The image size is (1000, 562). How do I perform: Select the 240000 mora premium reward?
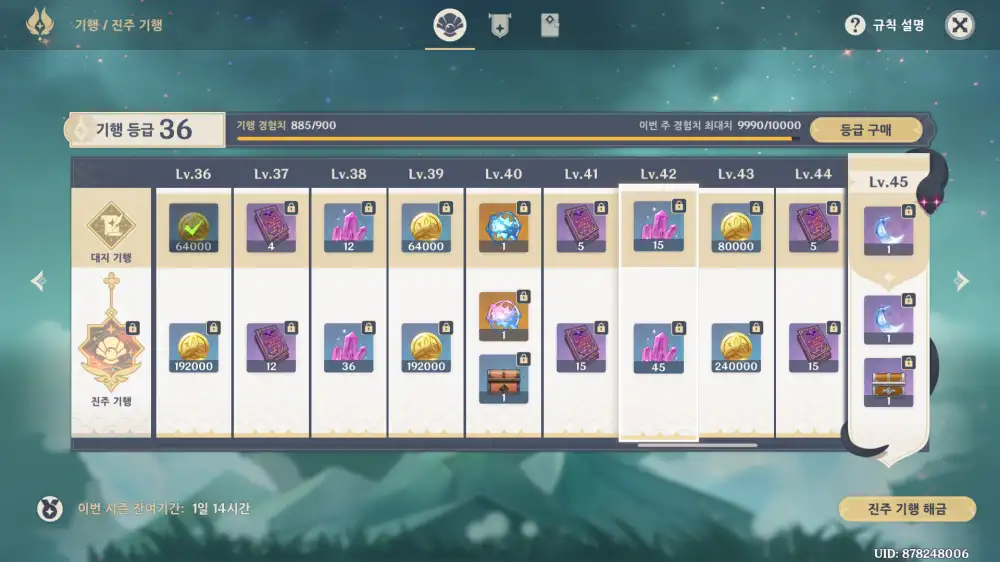click(x=736, y=347)
